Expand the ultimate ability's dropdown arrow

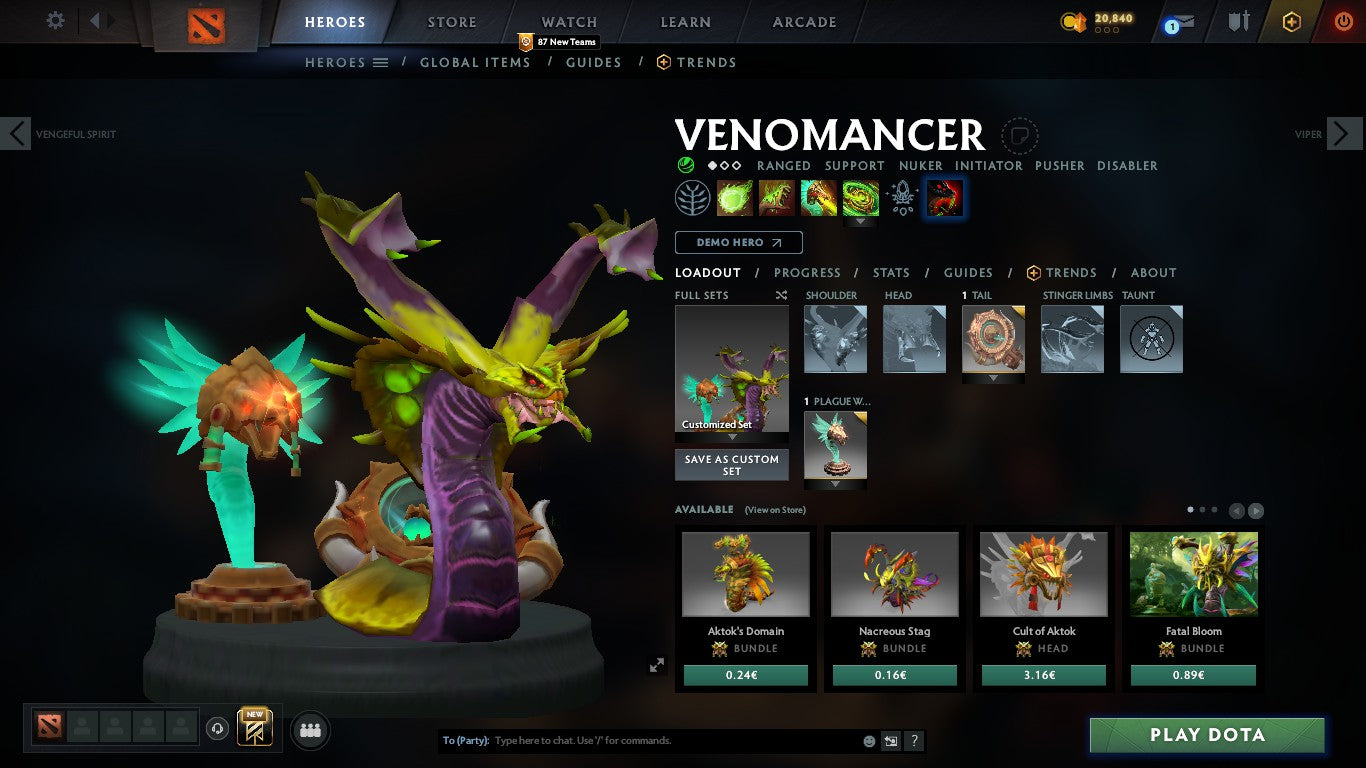click(861, 221)
